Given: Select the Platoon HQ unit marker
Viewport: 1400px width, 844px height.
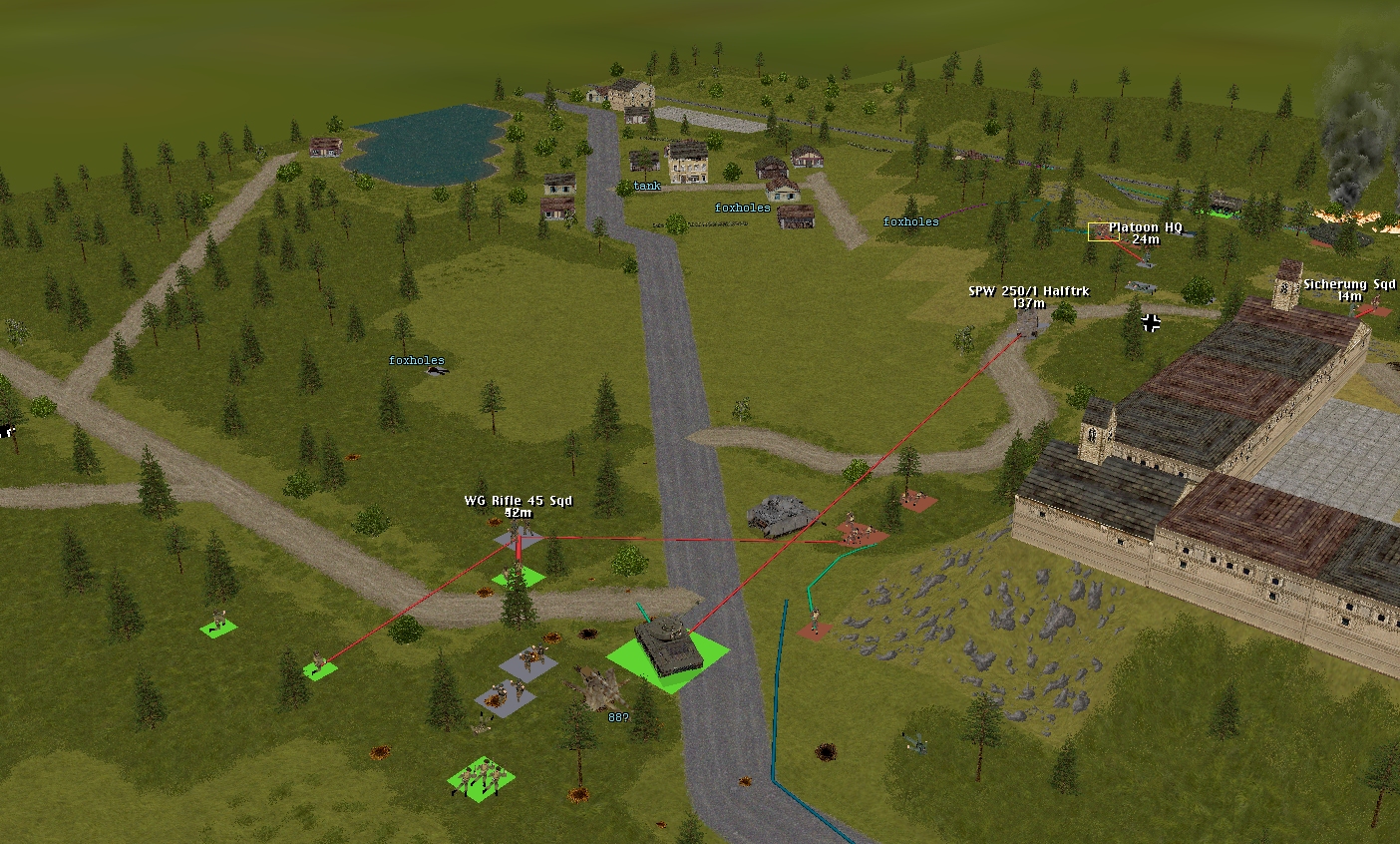Looking at the screenshot, I should [1097, 231].
